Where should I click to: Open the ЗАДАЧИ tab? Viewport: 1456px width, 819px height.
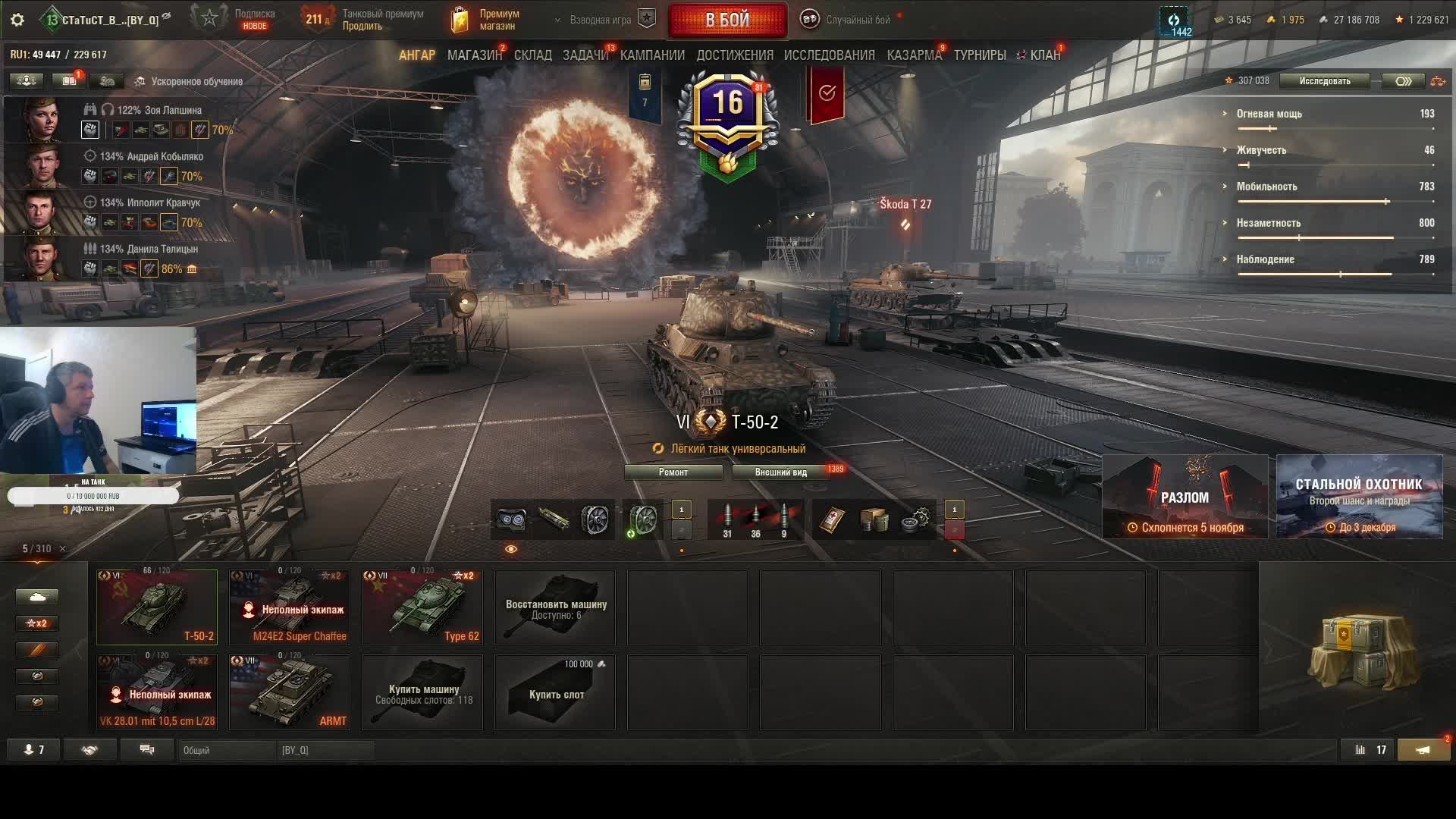585,55
